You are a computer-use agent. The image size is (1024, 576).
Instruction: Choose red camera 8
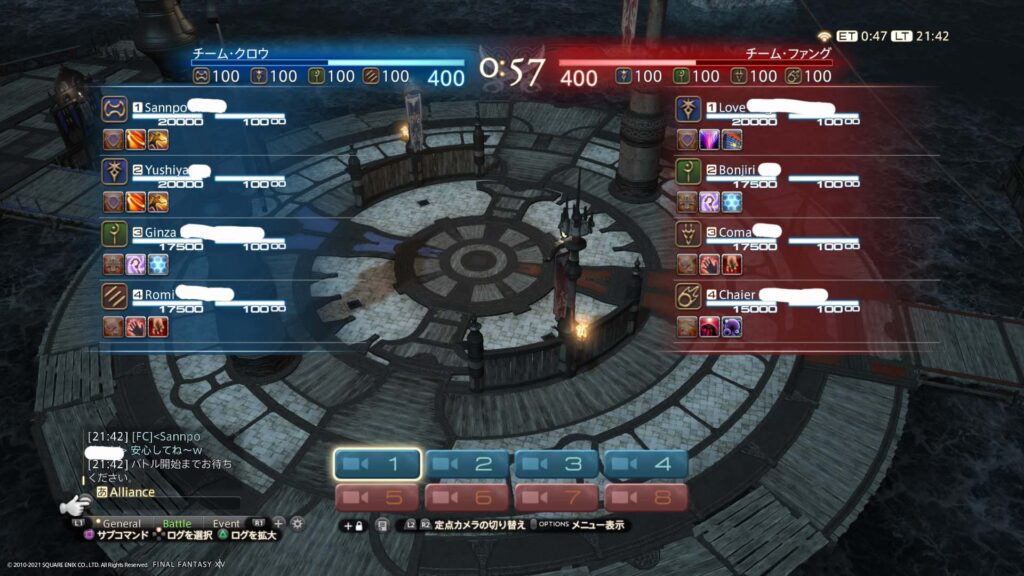[x=645, y=497]
